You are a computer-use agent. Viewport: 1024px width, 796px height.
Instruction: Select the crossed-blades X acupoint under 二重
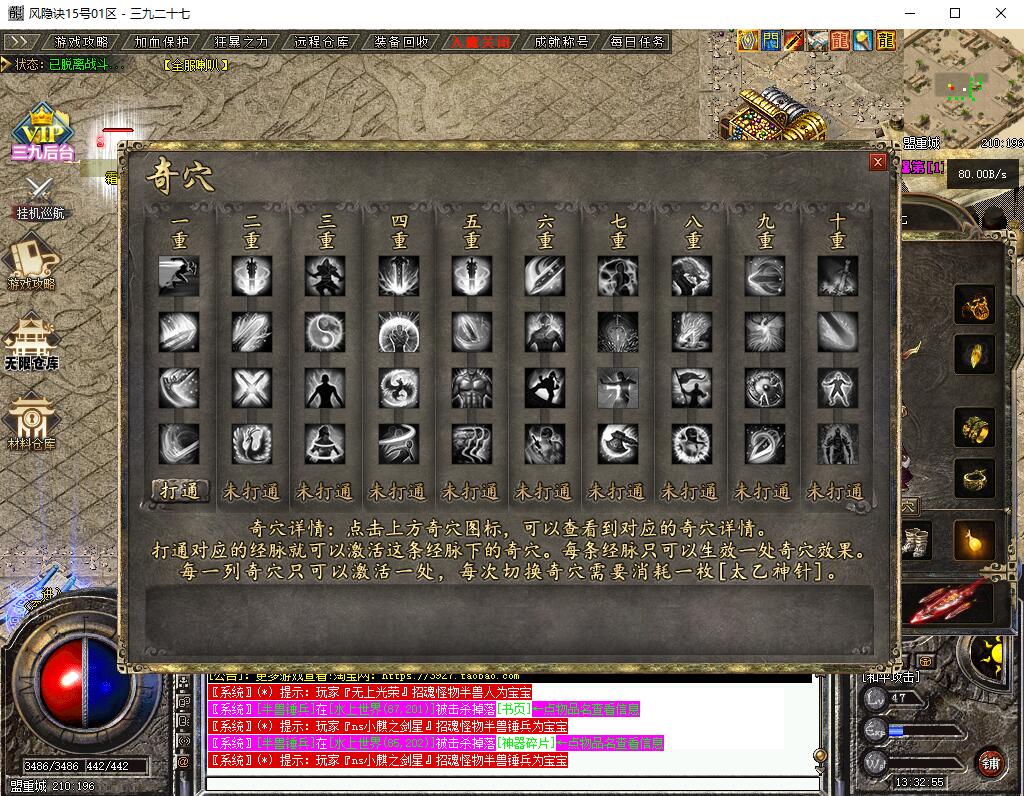point(252,386)
